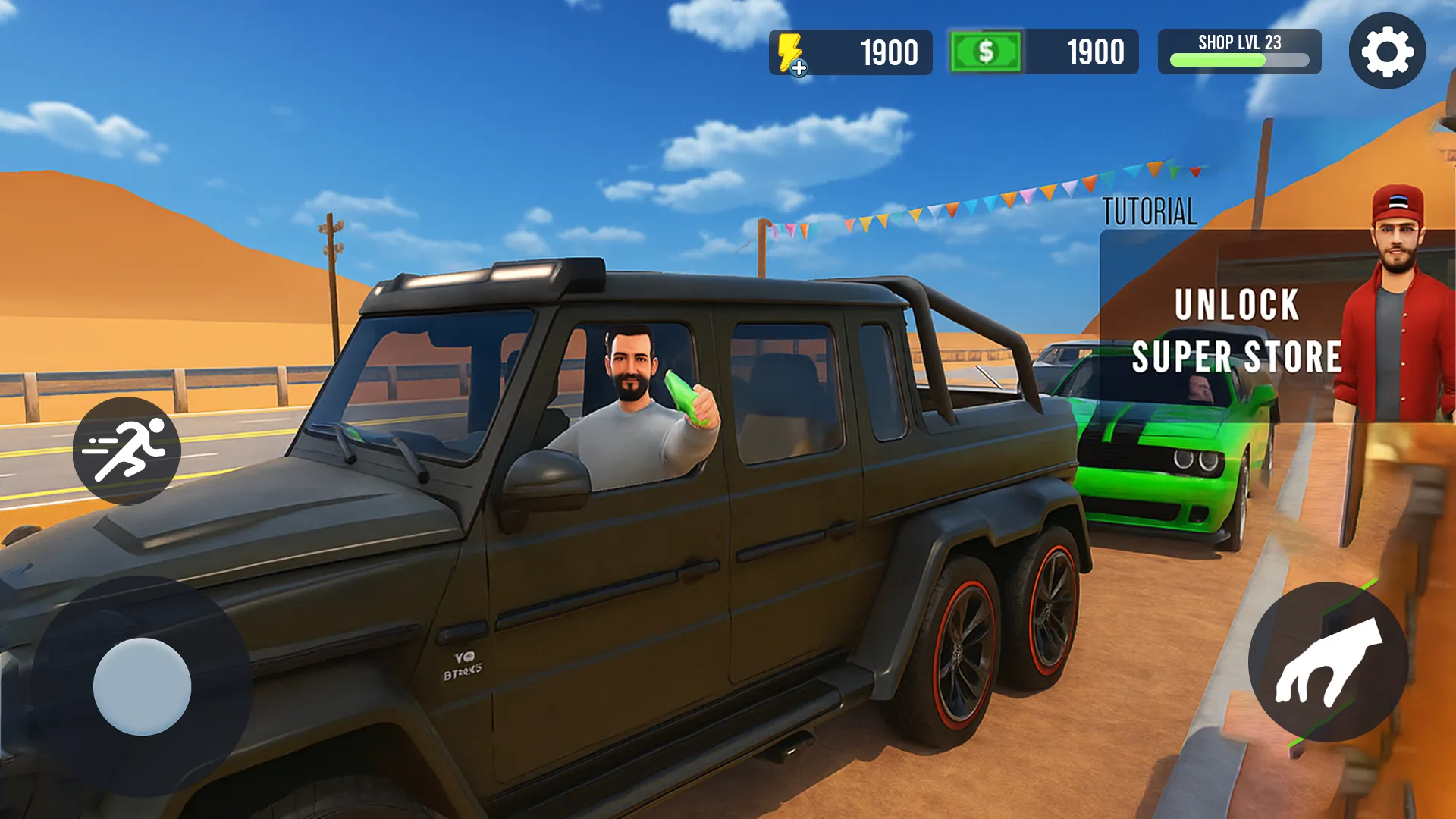This screenshot has height=819, width=1456.
Task: Tap the hand grab interact button
Action: pyautogui.click(x=1328, y=662)
